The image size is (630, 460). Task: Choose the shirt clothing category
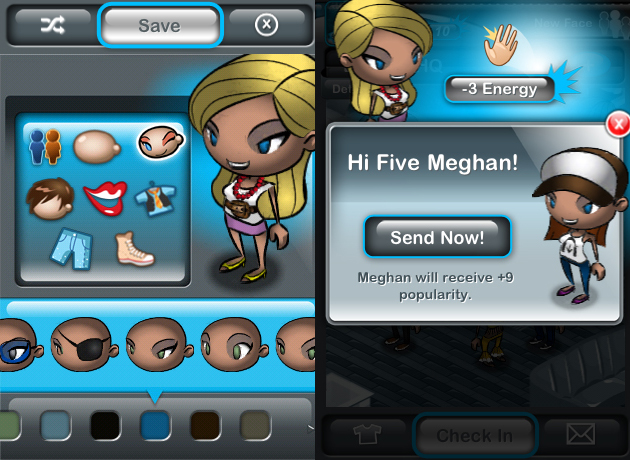coord(155,197)
